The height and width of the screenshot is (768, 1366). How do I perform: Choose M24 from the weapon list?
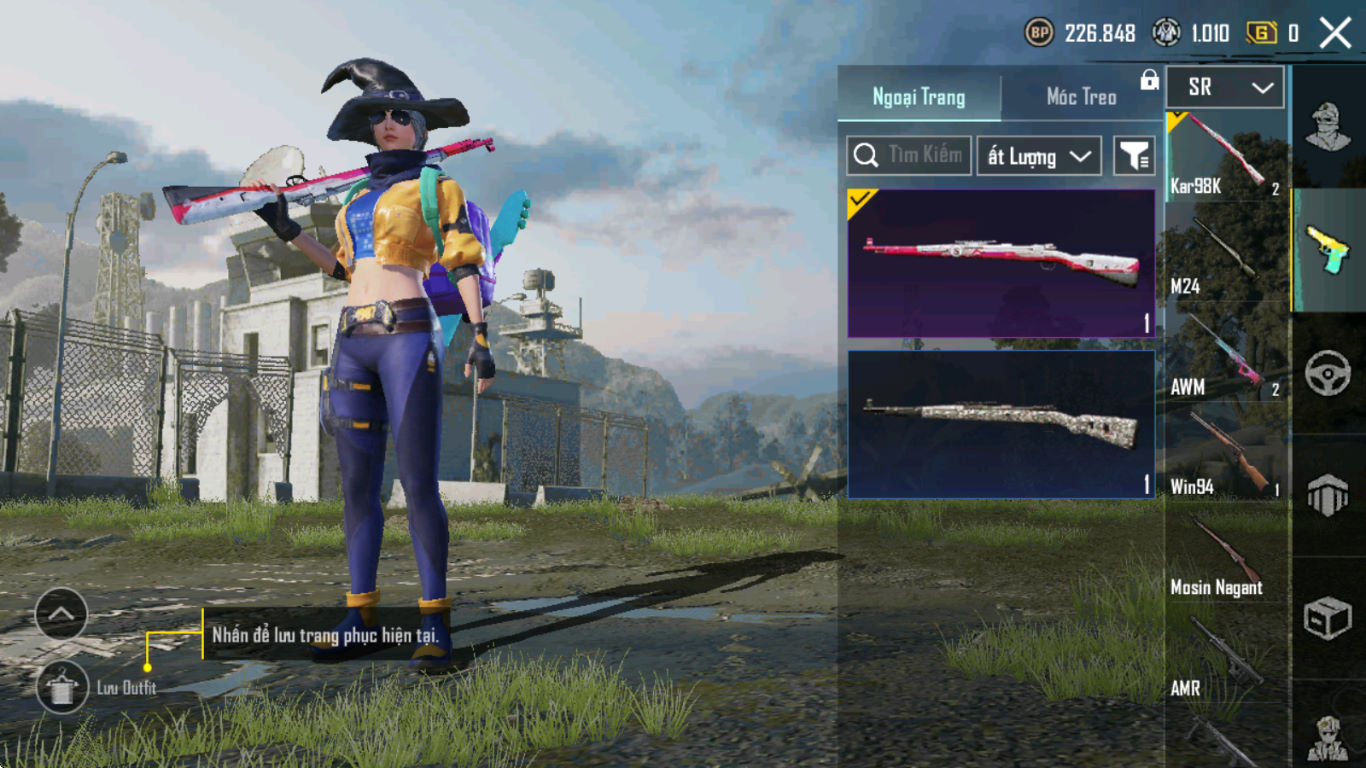click(1227, 257)
